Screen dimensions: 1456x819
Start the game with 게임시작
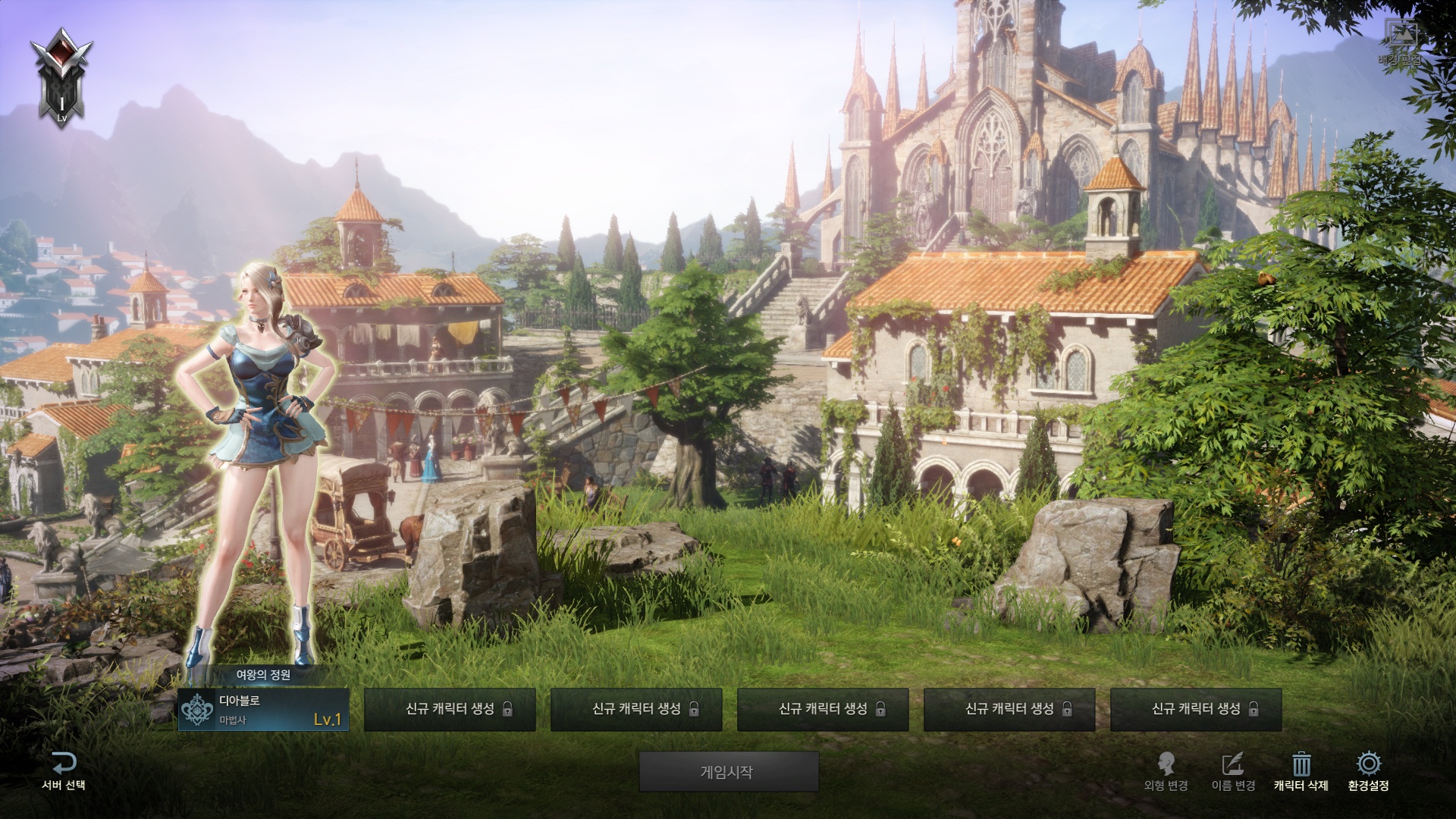coord(728,772)
